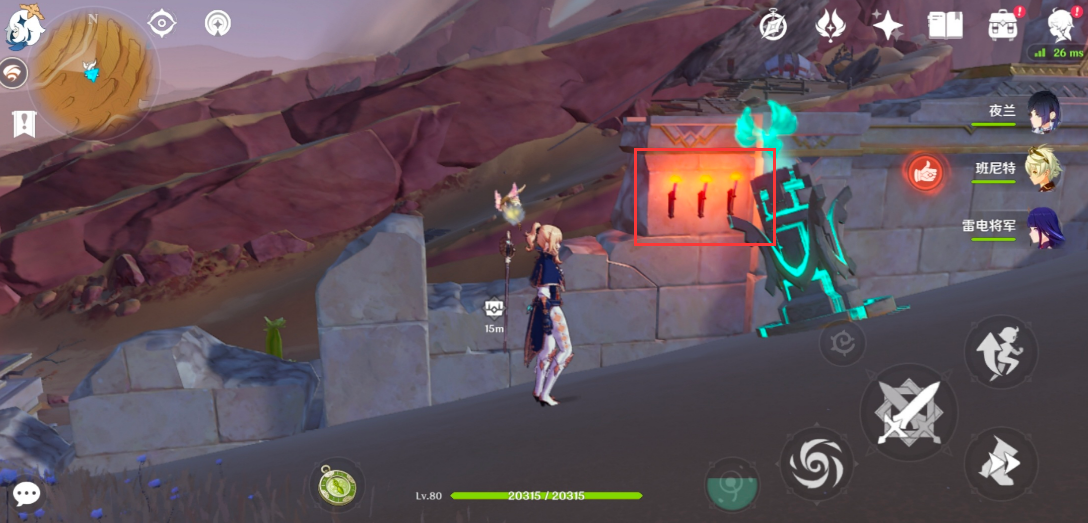Viewport: 1088px width, 523px height.
Task: Open the Adventurer Handbook book icon
Action: pos(945,25)
